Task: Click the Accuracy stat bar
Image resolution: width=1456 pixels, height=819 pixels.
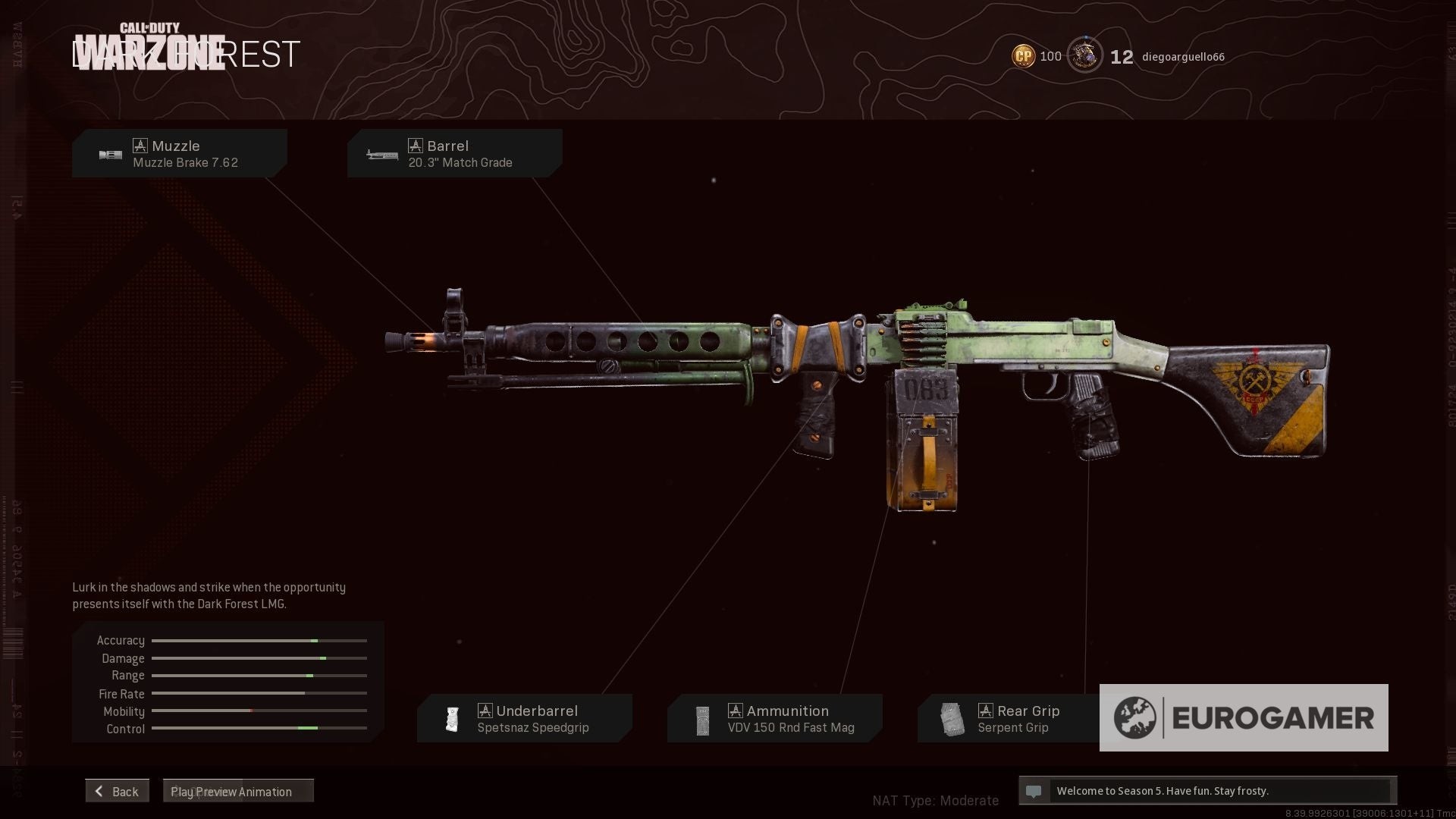Action: tap(258, 640)
